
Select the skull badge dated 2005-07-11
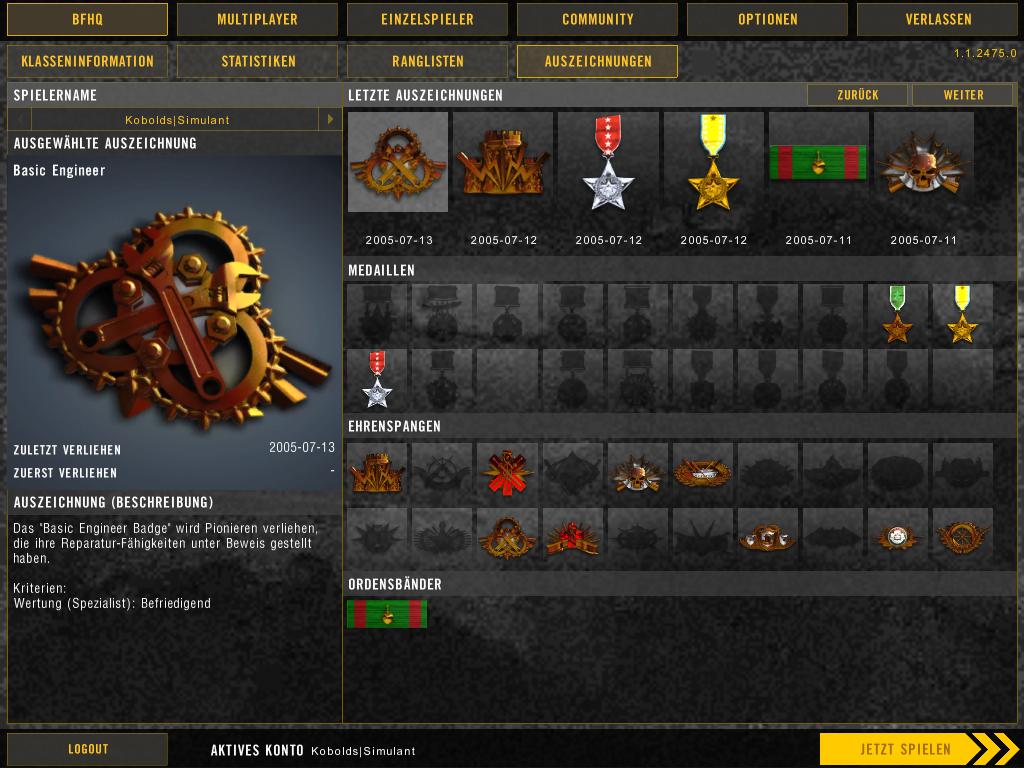pyautogui.click(x=923, y=162)
